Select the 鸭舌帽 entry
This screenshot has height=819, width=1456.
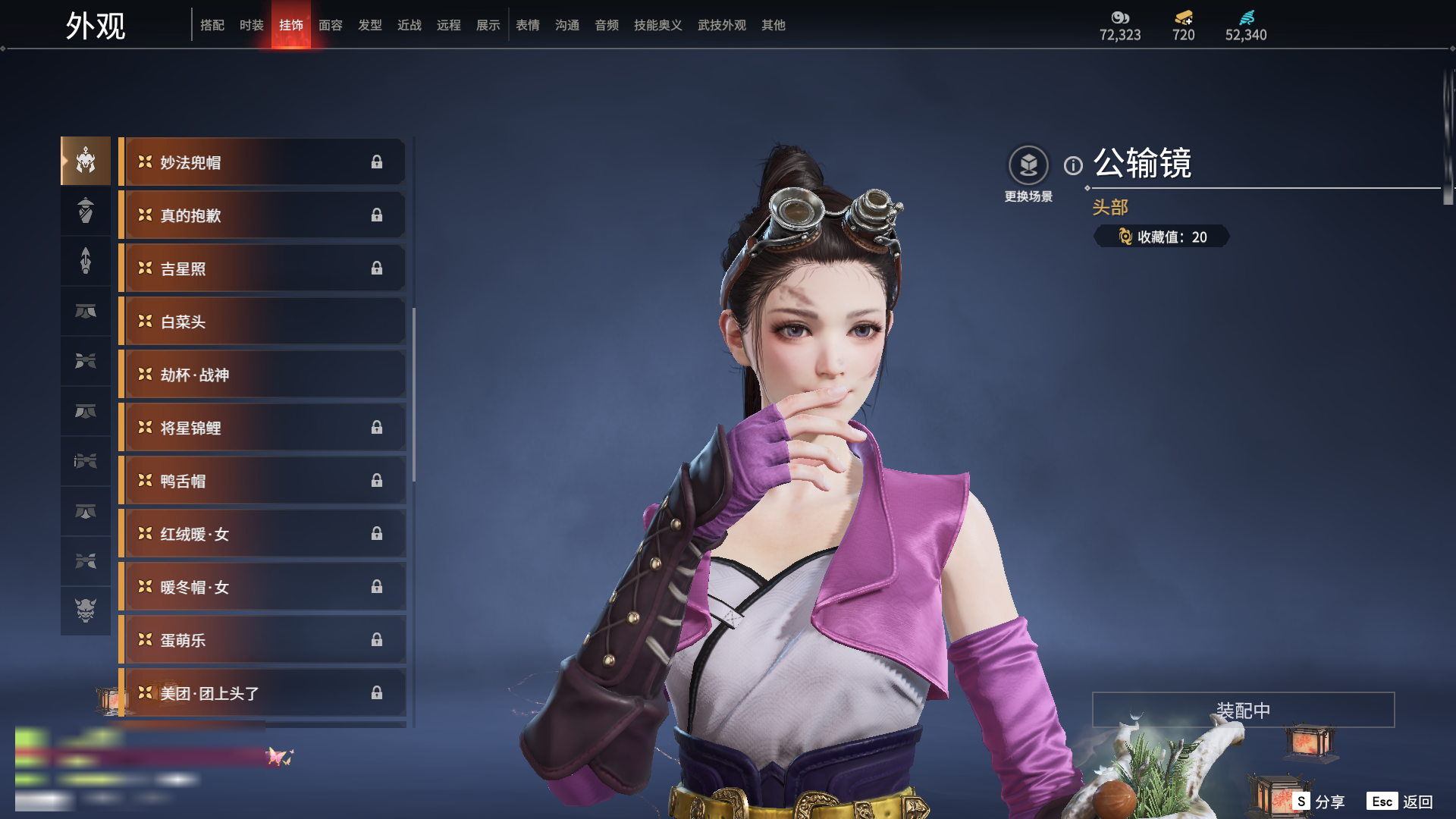[262, 481]
